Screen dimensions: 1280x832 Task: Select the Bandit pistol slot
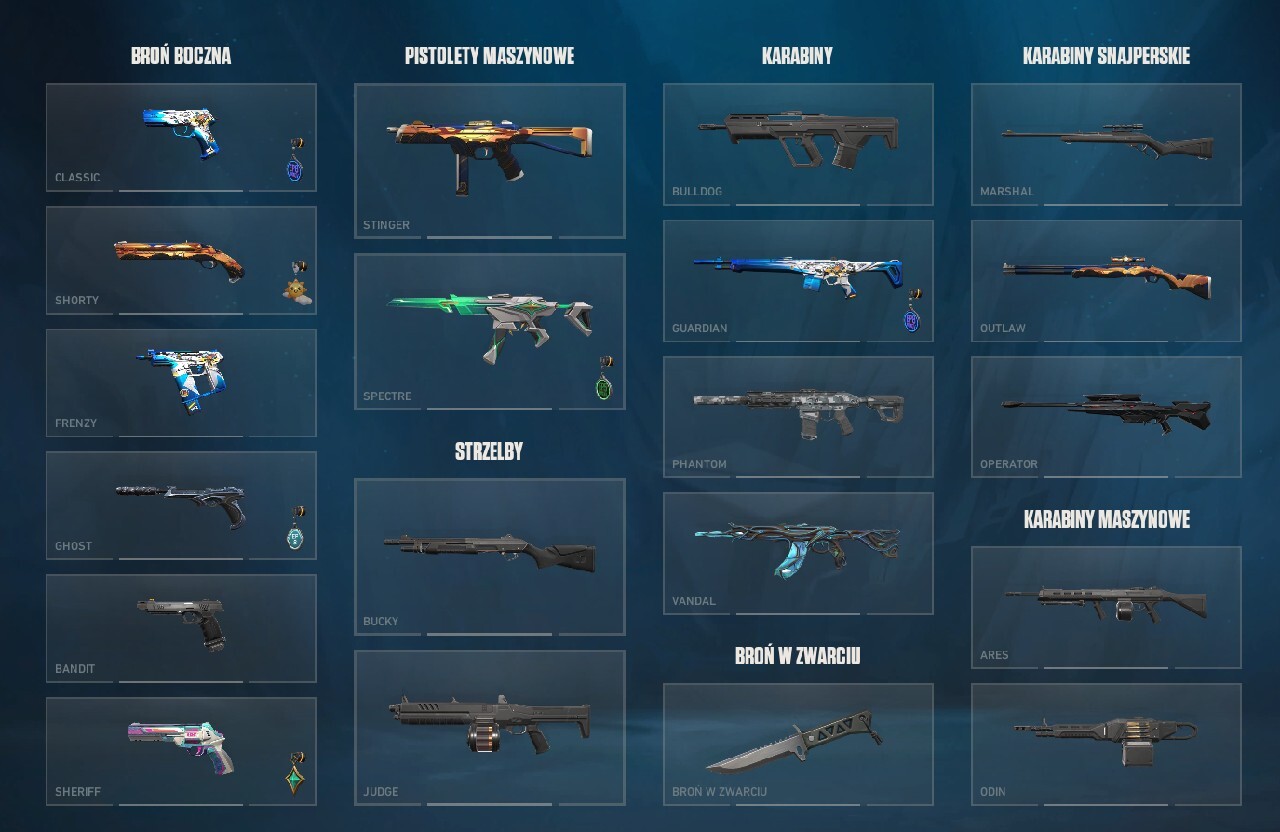coord(181,628)
